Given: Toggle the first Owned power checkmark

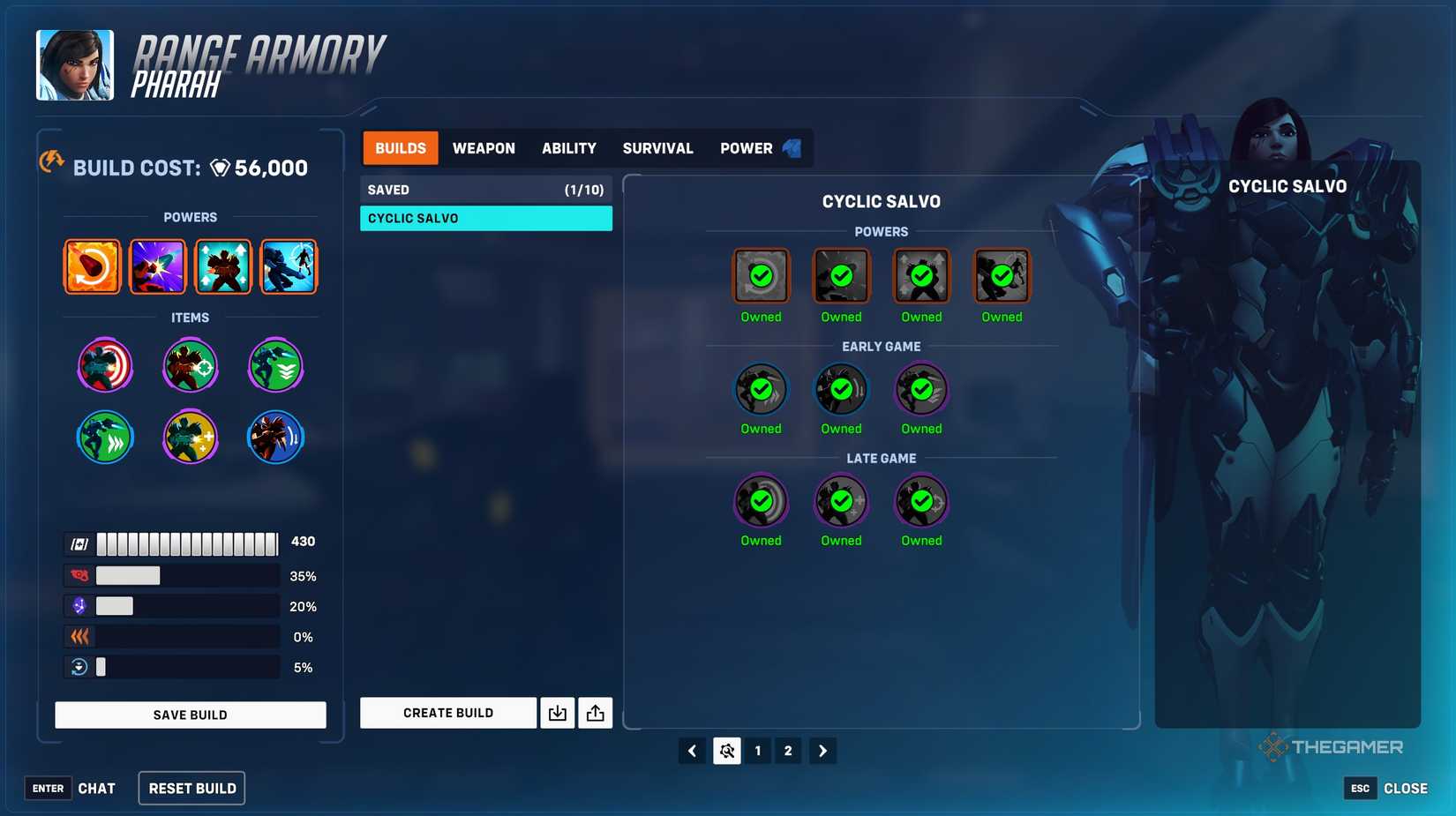Looking at the screenshot, I should tap(760, 275).
